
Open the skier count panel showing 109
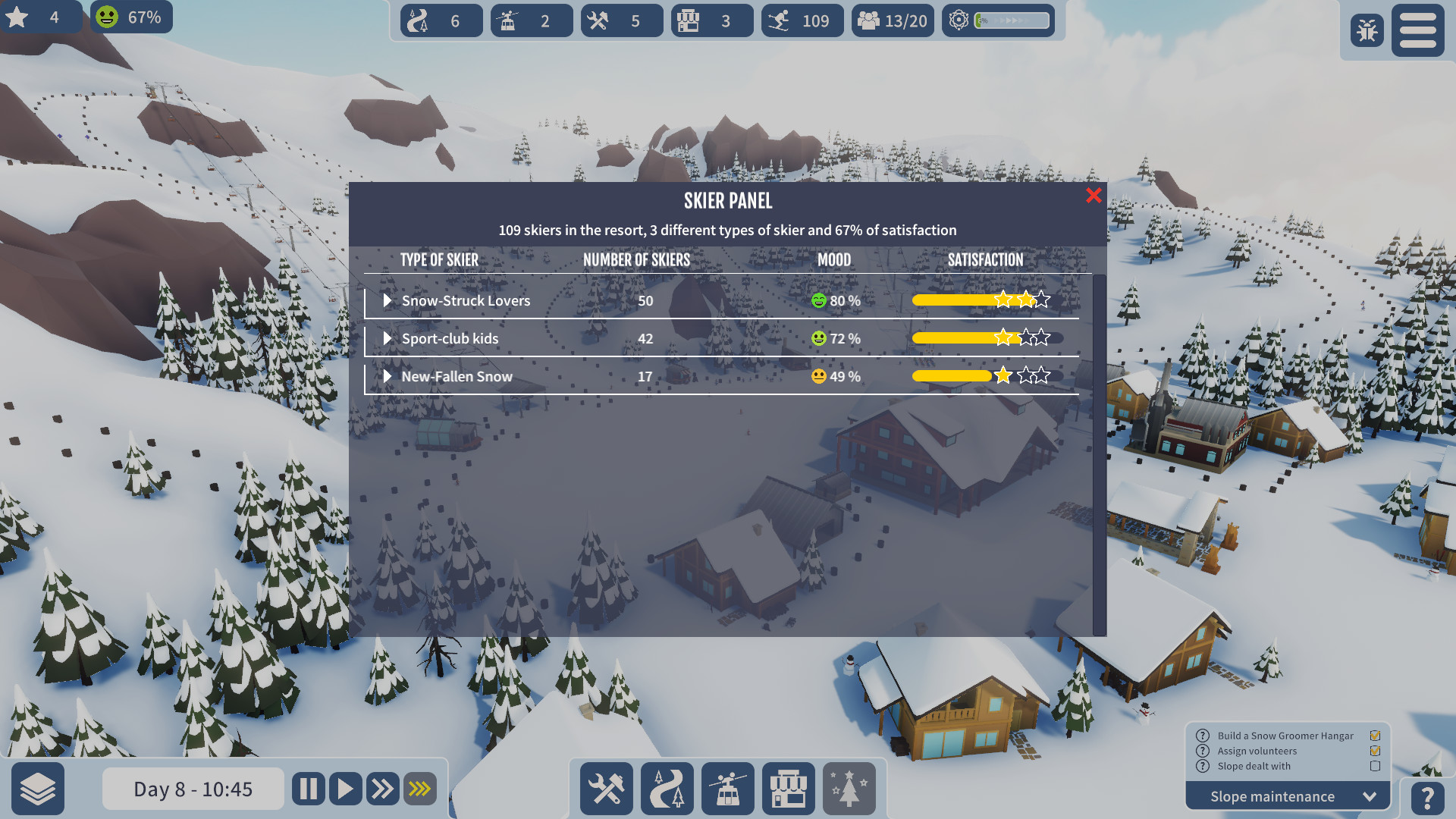click(802, 20)
